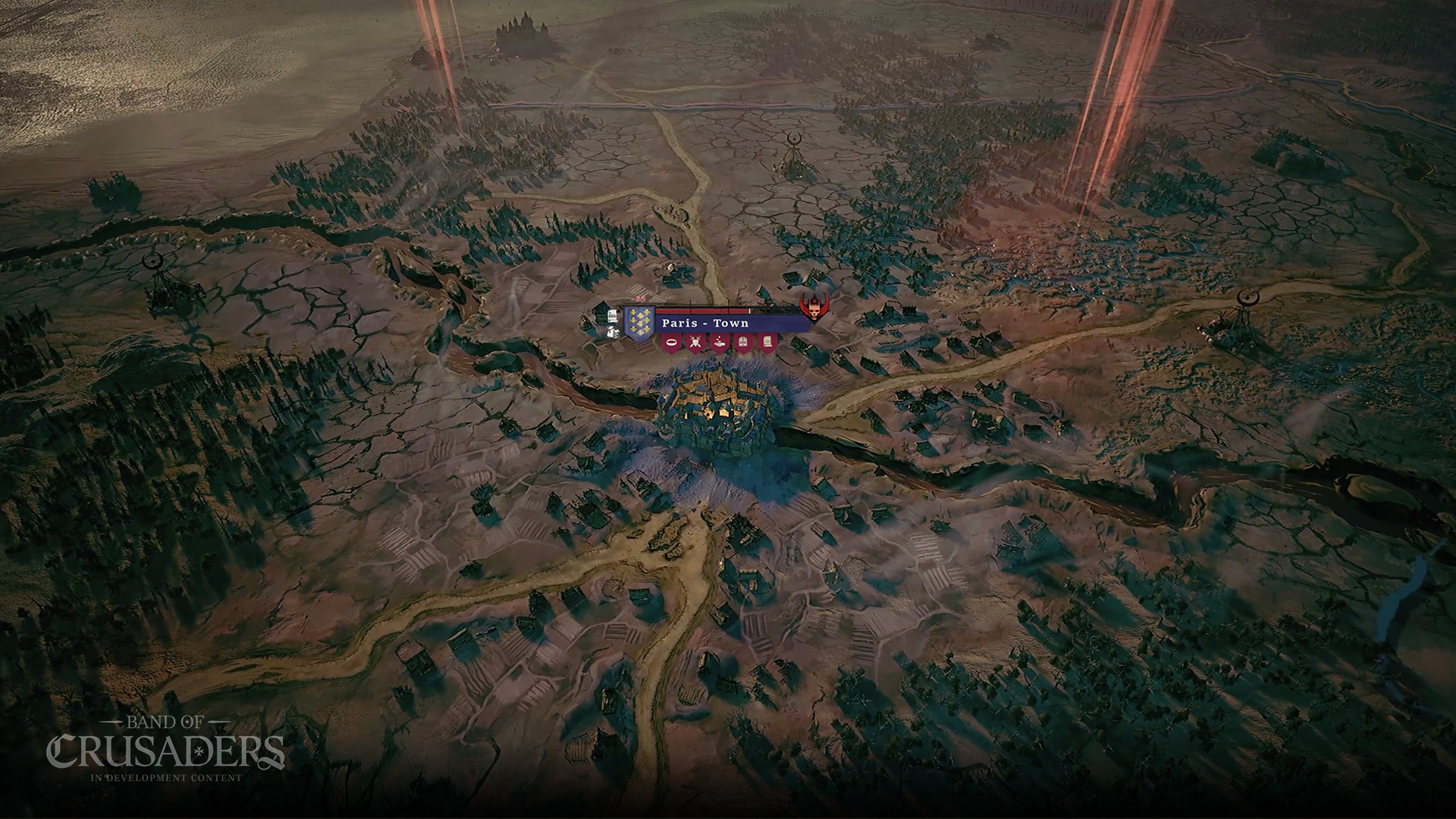Open the ring icon banner under Paris

671,343
